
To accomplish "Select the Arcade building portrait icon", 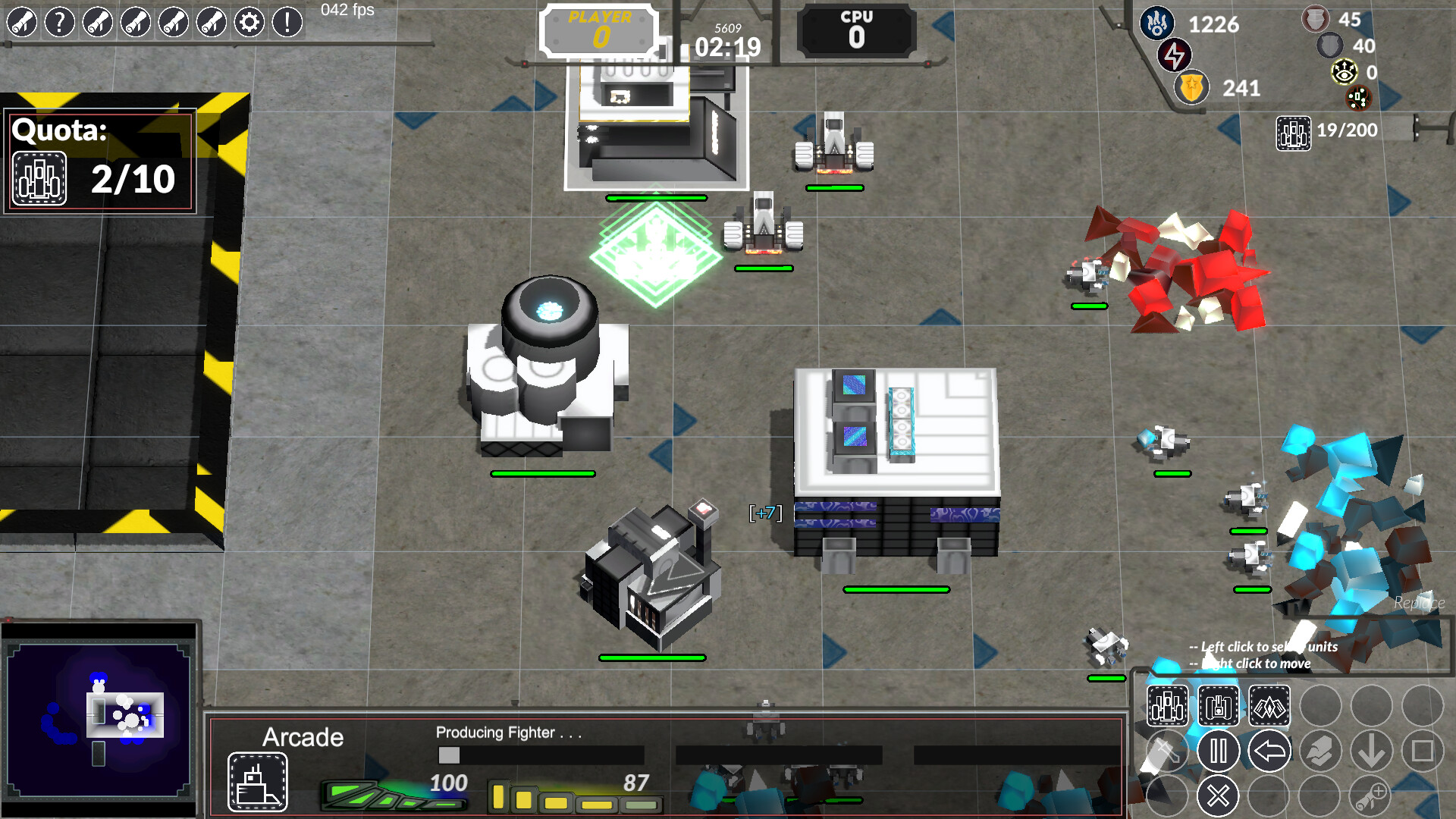I will pos(258,782).
